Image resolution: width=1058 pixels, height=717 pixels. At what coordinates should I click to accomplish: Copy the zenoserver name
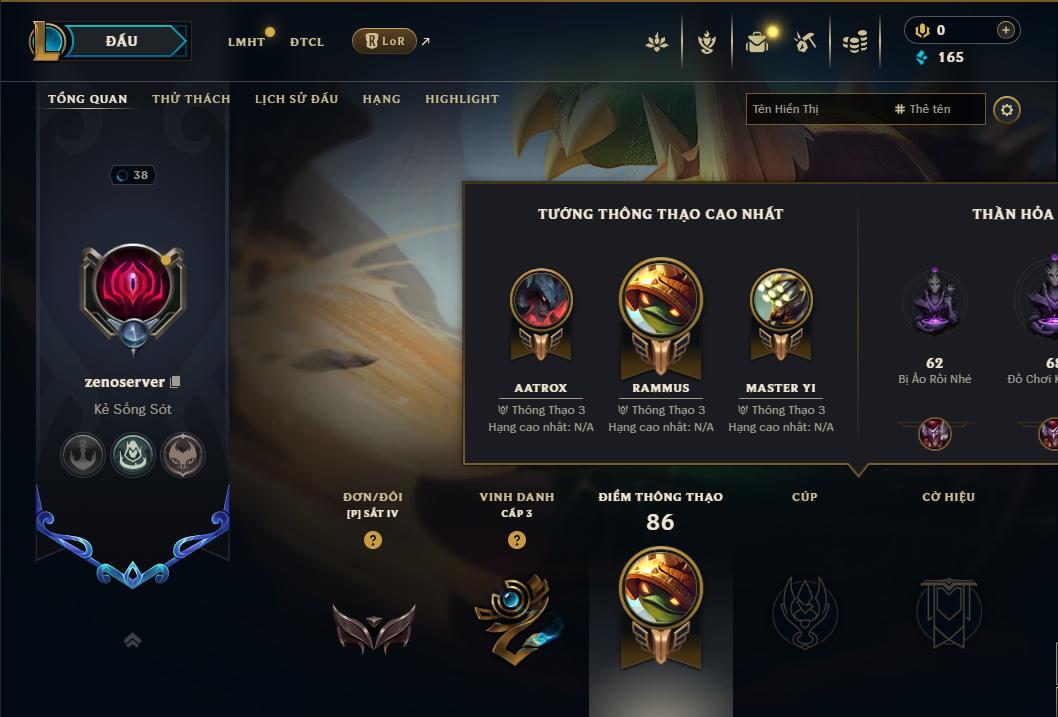coord(176,382)
